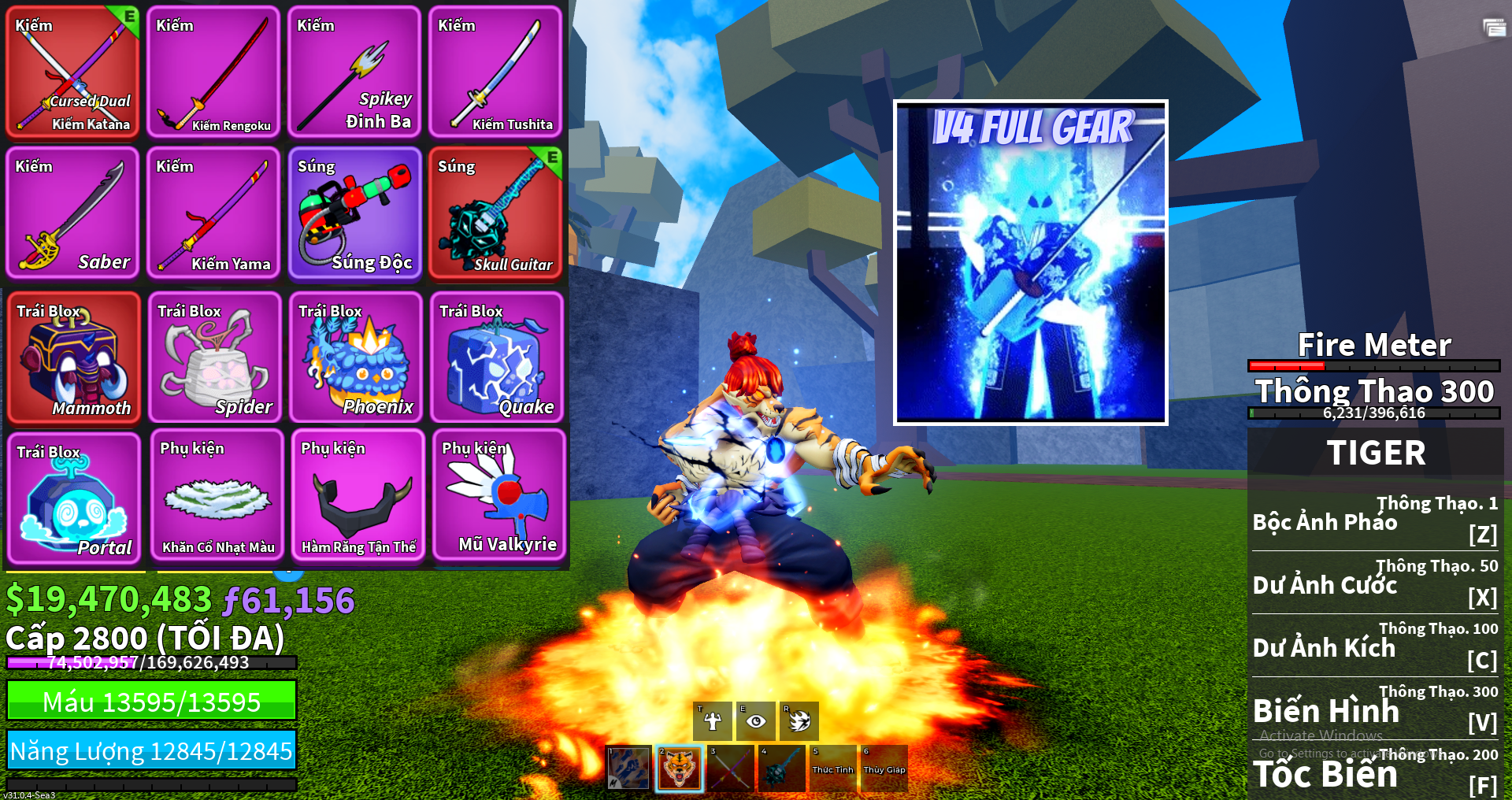Screen dimensions: 1512x800
Task: Equip the Súng Độc gun slot
Action: click(354, 213)
